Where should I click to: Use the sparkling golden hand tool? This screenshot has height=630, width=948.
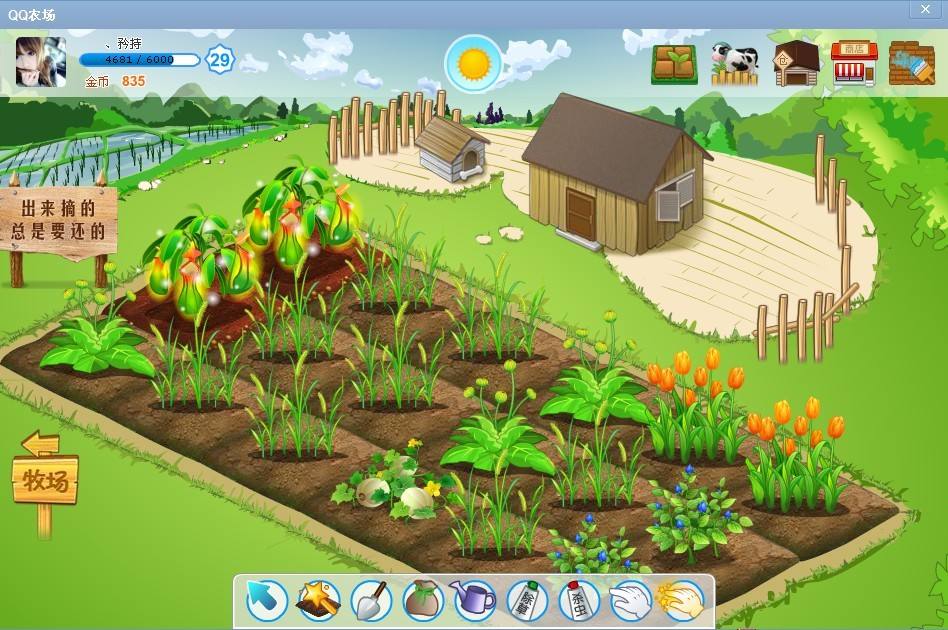pos(681,600)
